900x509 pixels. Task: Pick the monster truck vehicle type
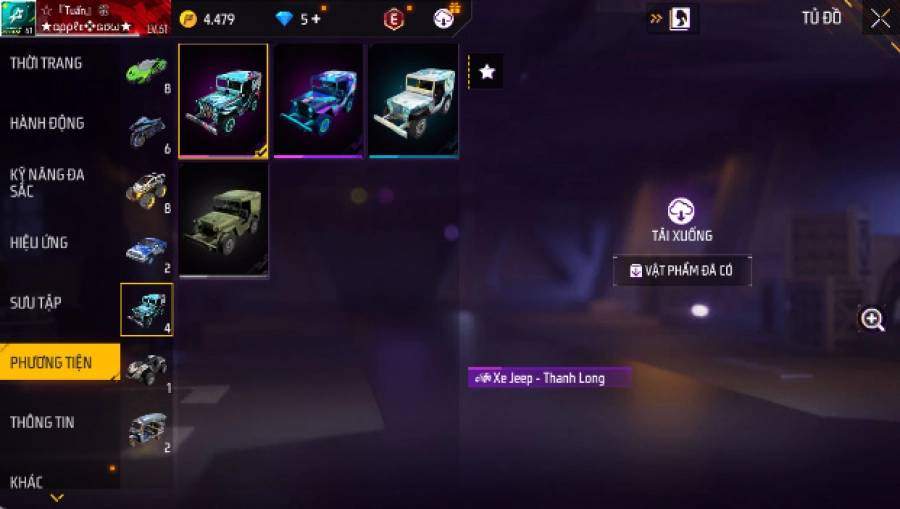tap(146, 190)
